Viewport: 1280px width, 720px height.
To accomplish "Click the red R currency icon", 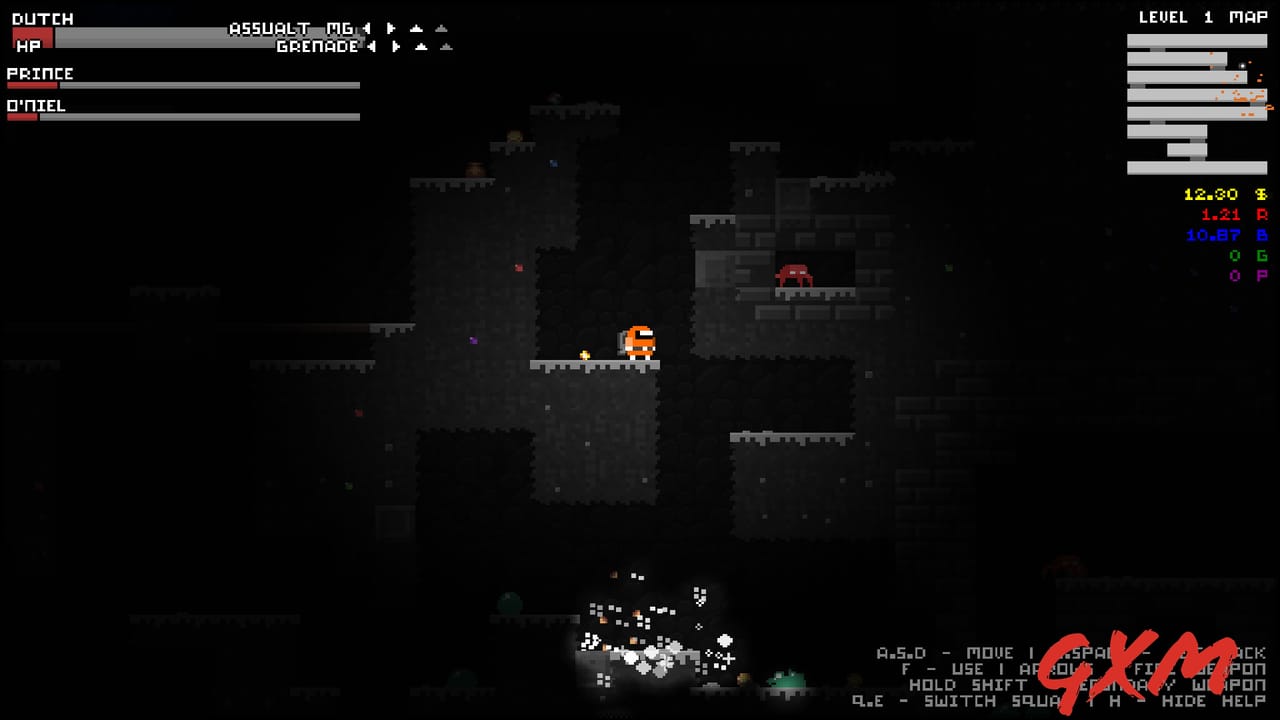I will [1259, 215].
